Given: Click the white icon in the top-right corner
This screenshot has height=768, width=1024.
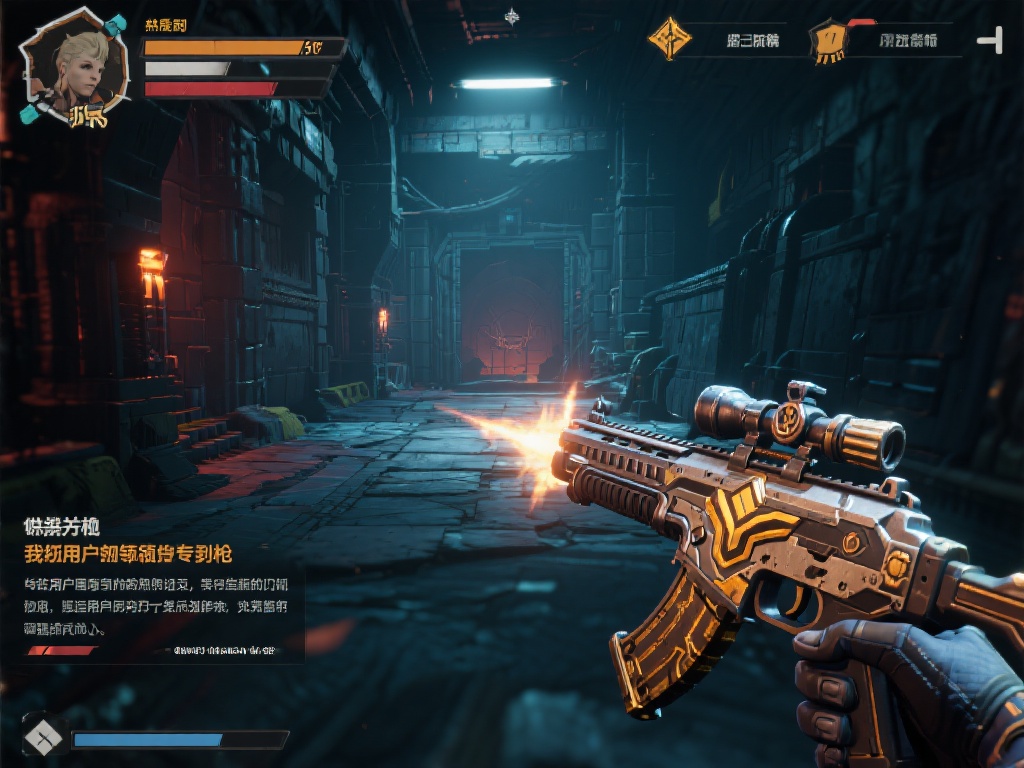Looking at the screenshot, I should (x=990, y=41).
